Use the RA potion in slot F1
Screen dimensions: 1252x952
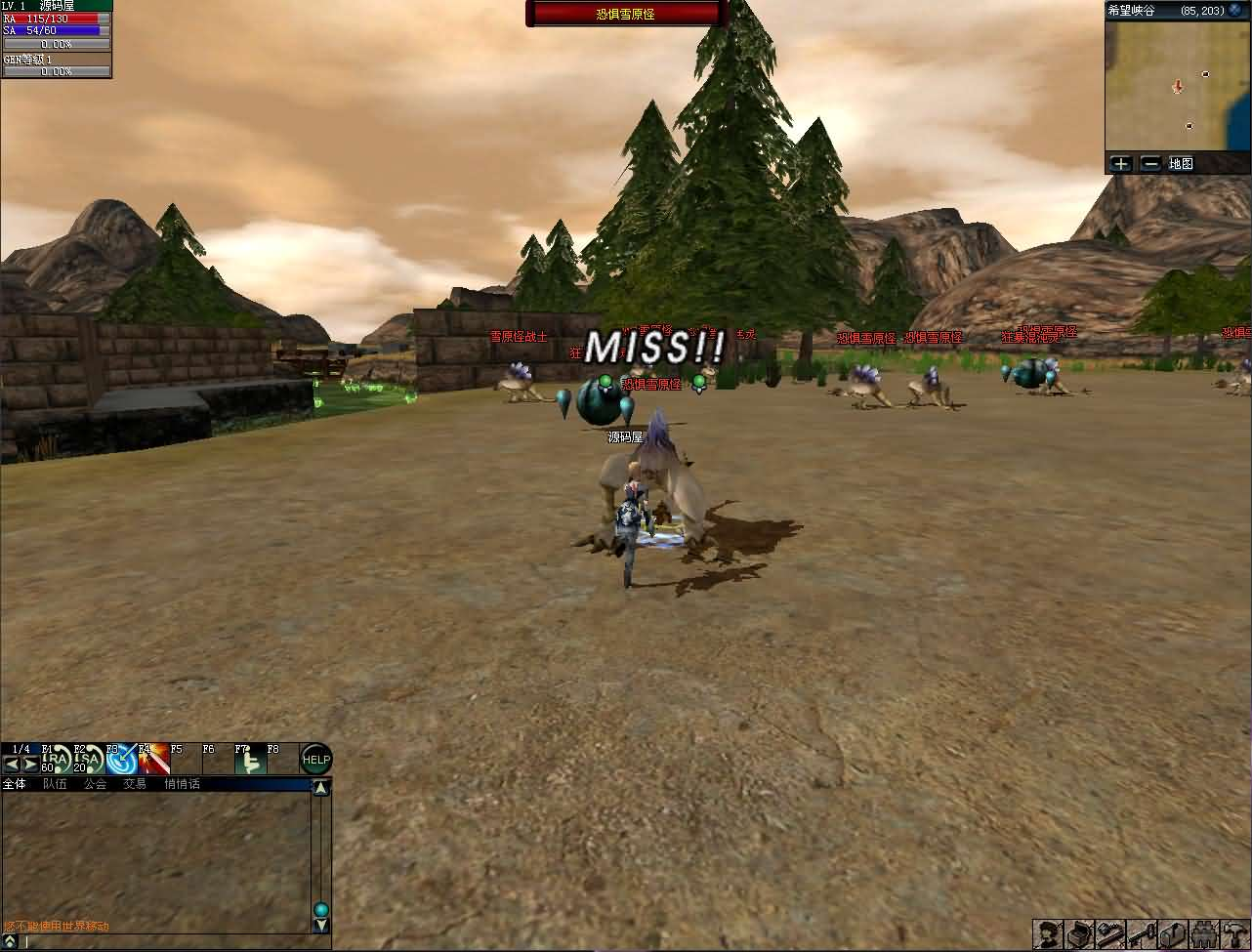(x=58, y=760)
